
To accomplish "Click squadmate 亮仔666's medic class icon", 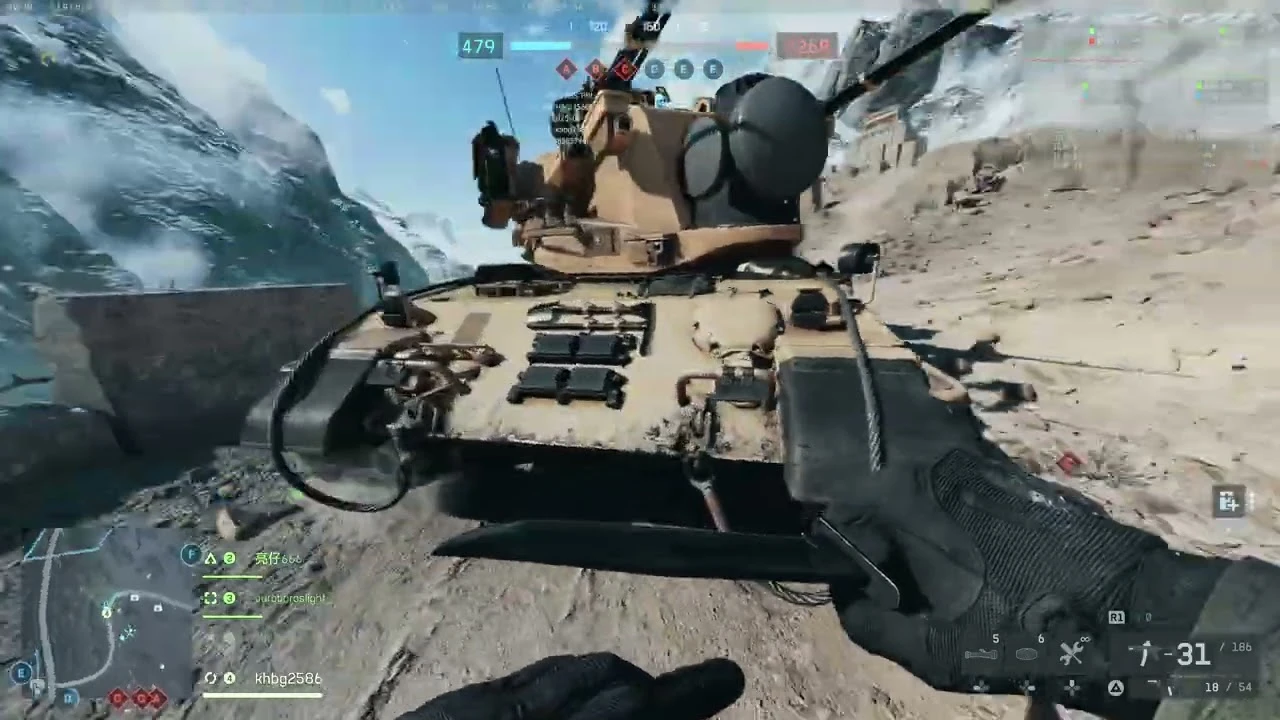I will [211, 558].
